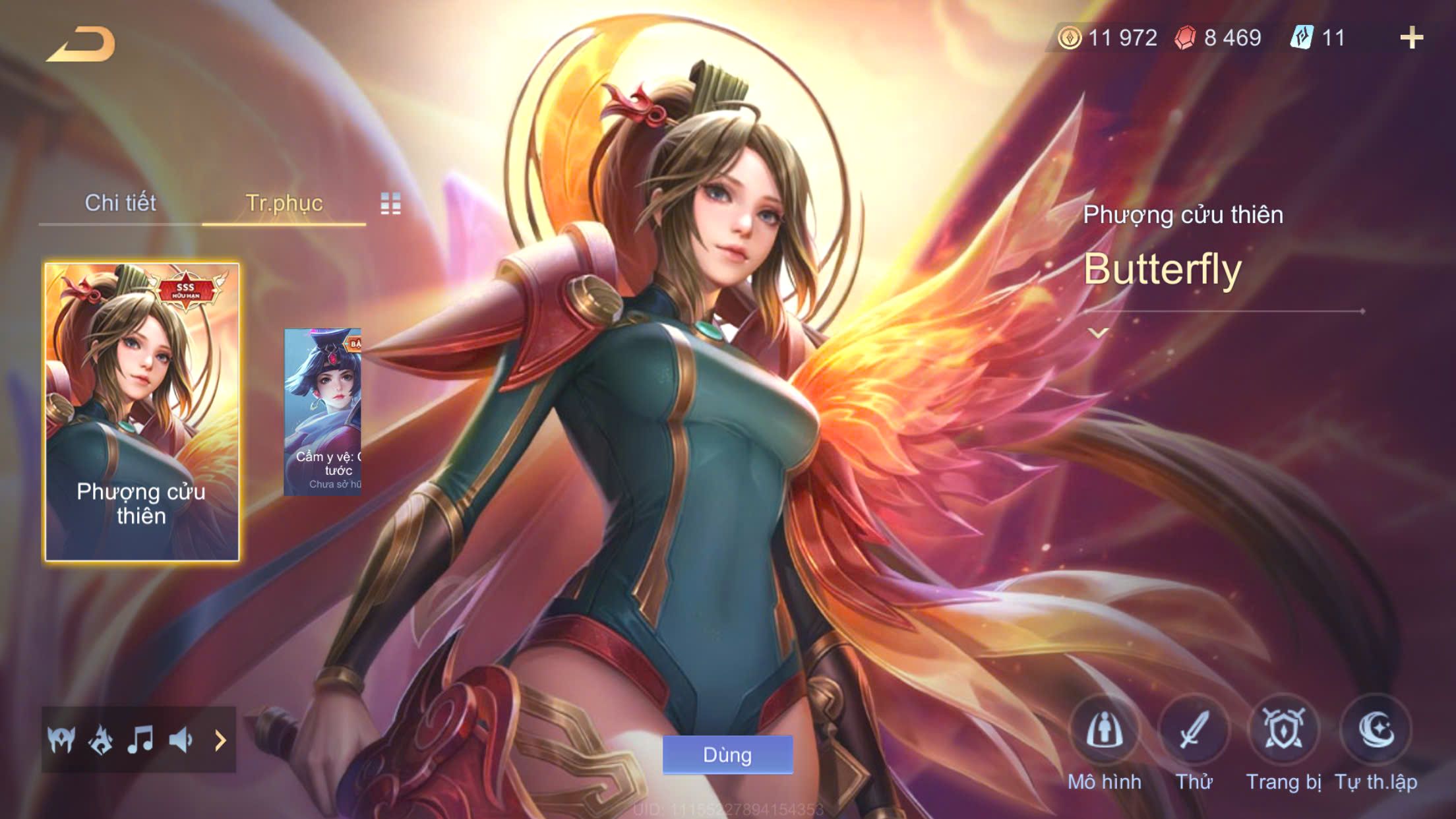Go back using the return arrow
Screen dimensions: 1456x819
[82, 45]
